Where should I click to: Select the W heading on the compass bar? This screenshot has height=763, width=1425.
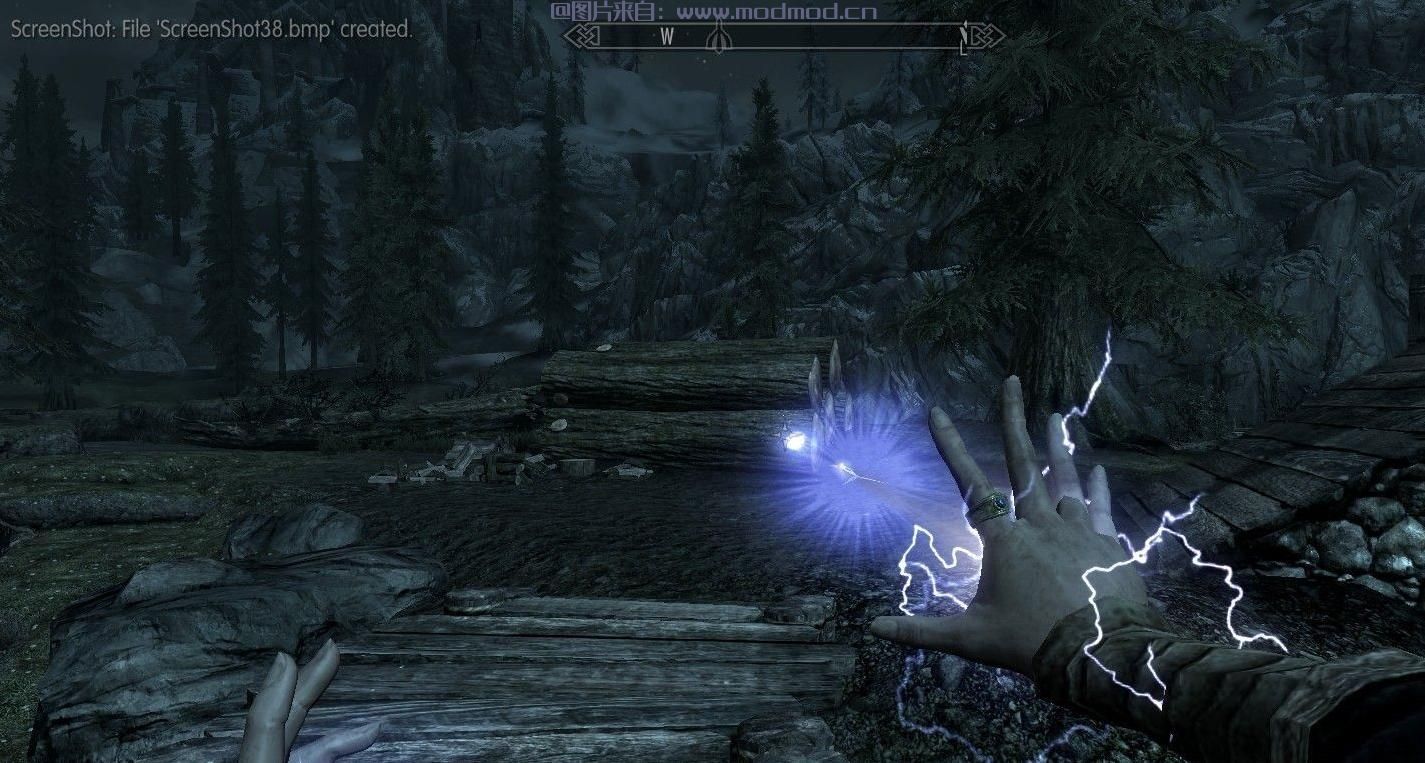point(667,37)
